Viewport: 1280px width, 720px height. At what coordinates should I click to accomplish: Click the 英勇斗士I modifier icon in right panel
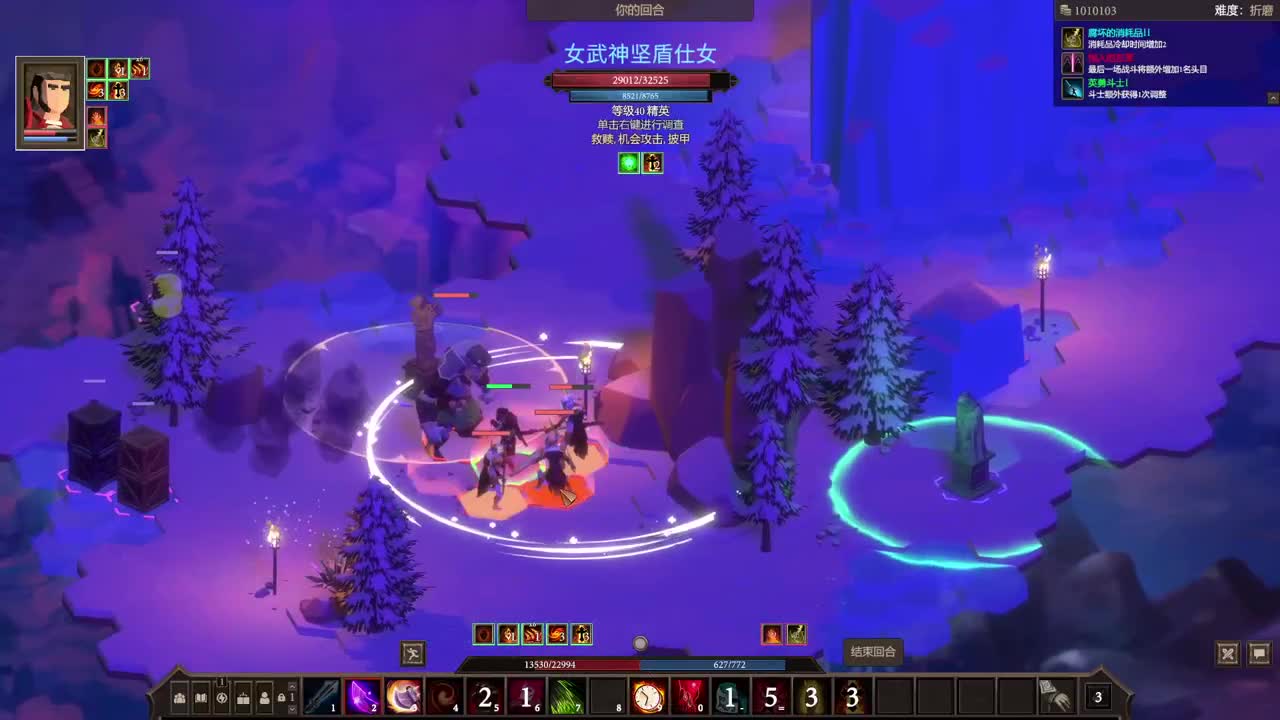[1071, 89]
